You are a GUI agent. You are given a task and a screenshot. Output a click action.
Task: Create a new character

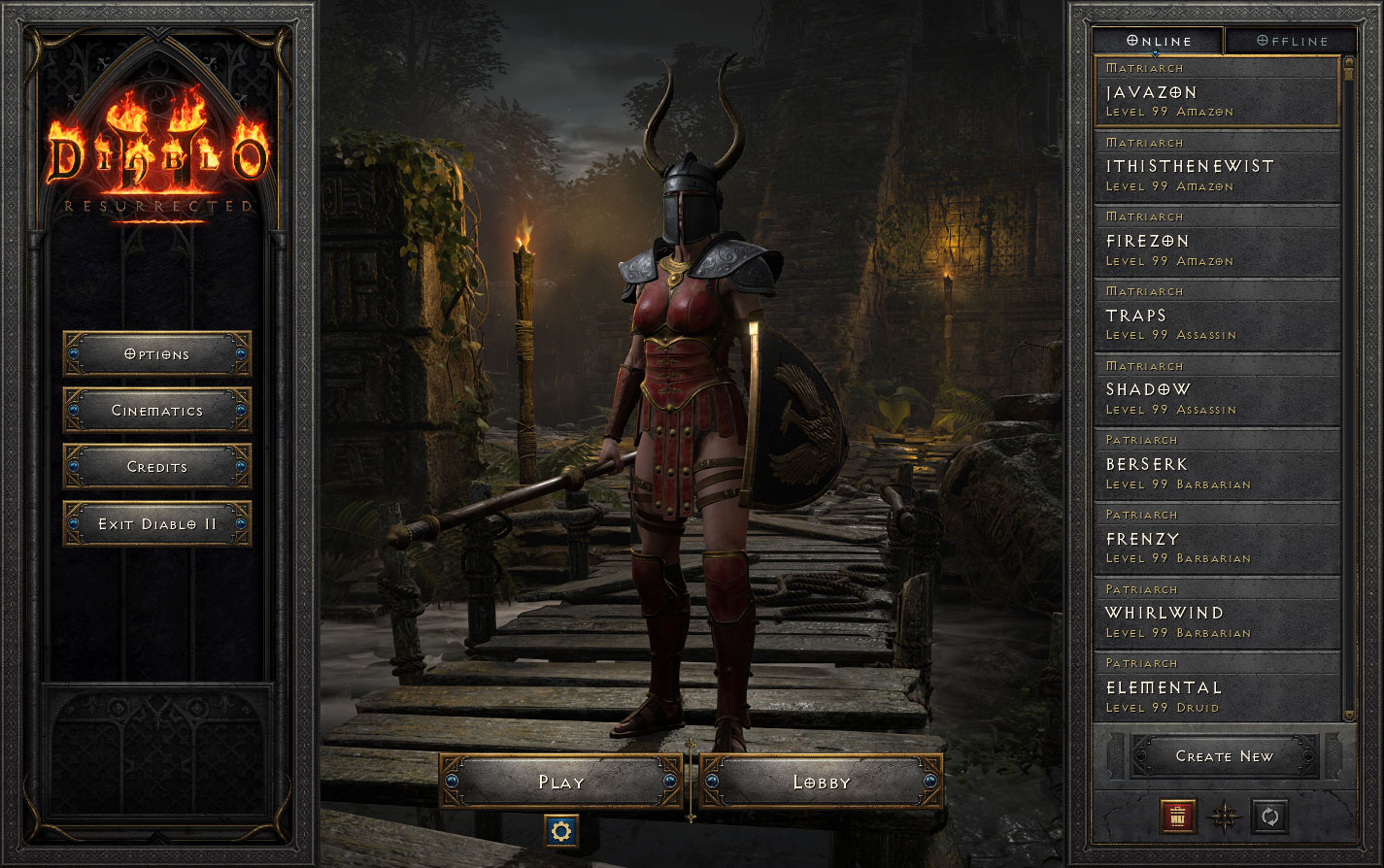point(1224,756)
